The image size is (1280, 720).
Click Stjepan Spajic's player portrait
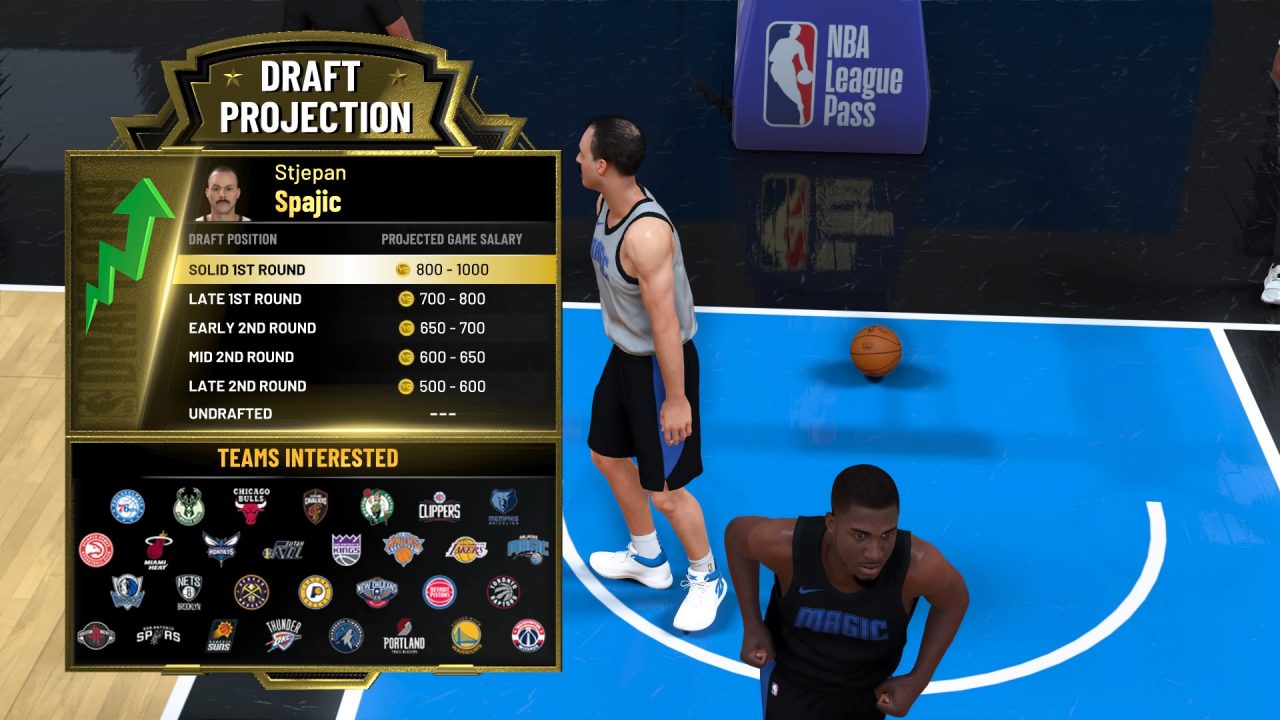click(x=228, y=192)
